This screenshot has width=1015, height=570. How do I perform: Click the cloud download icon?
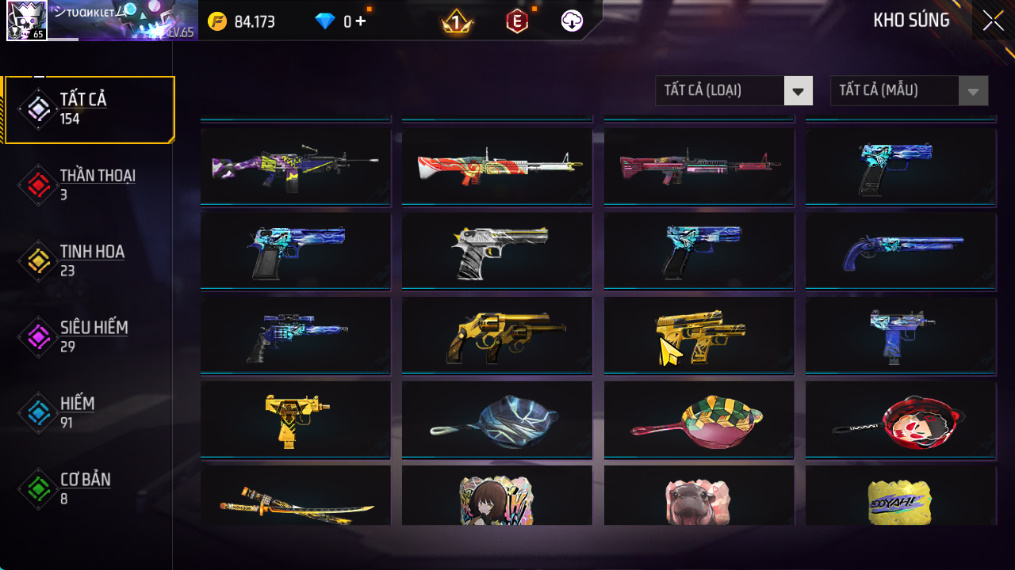click(572, 21)
